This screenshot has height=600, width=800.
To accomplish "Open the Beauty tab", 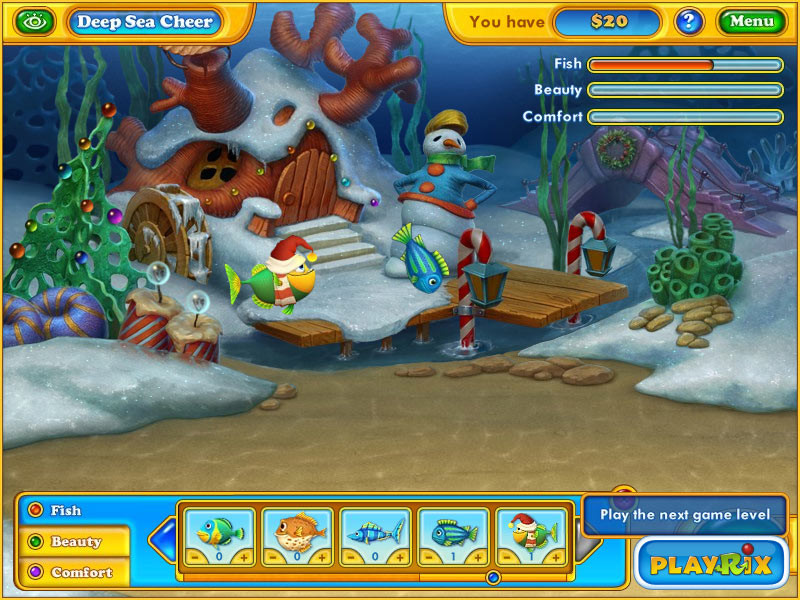I will tap(76, 541).
